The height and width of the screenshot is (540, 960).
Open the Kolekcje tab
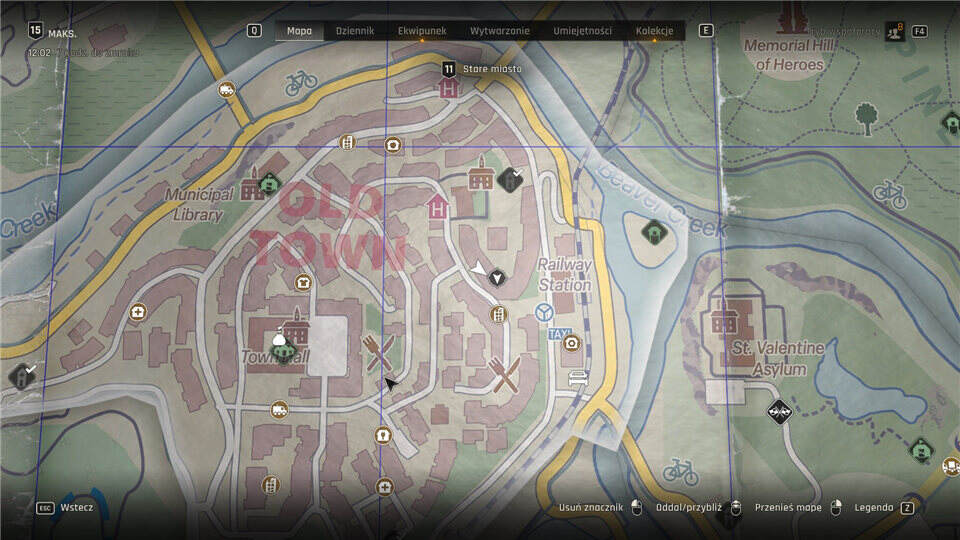[x=654, y=31]
